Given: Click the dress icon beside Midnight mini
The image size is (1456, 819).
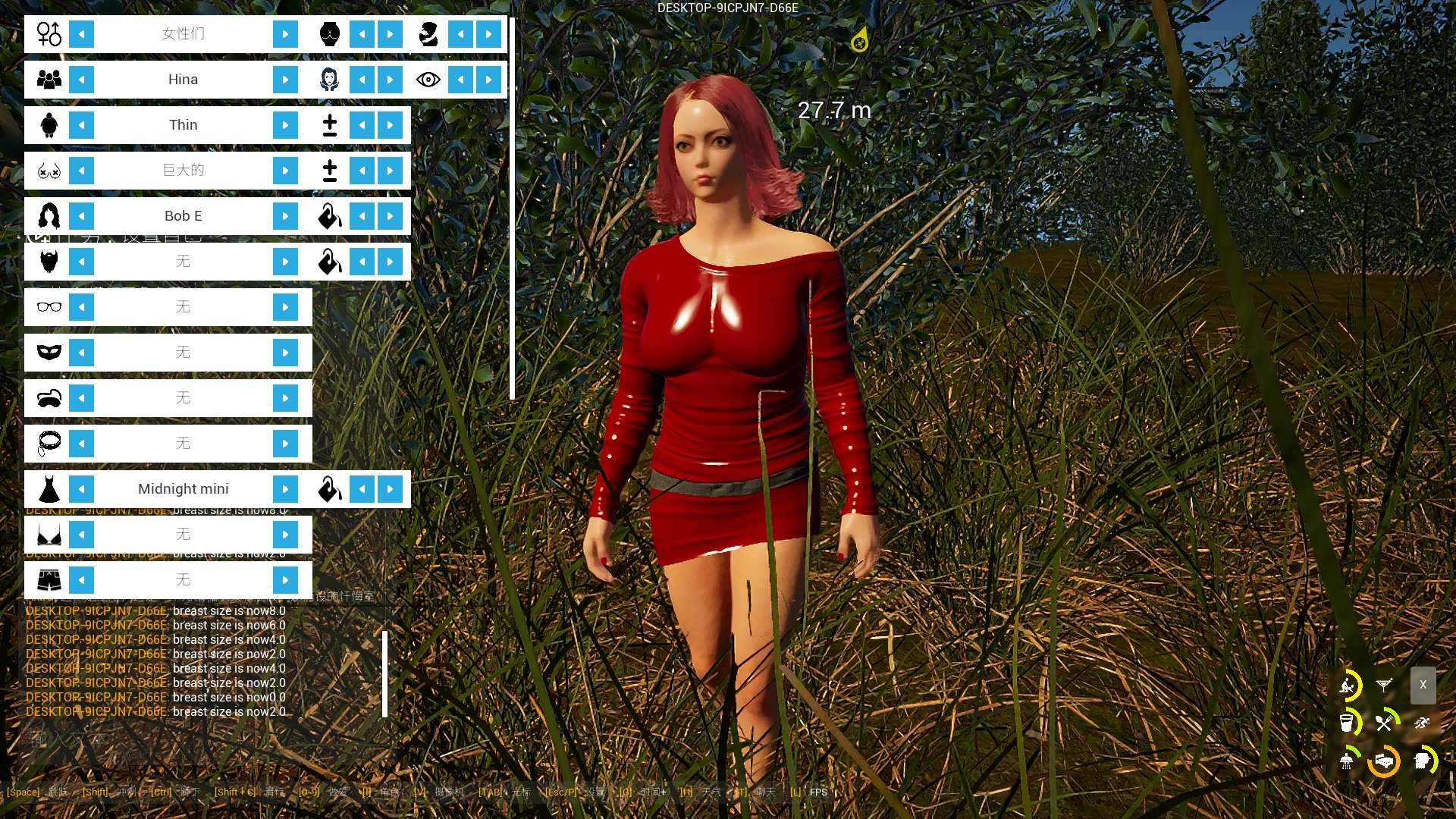Looking at the screenshot, I should click(x=49, y=488).
